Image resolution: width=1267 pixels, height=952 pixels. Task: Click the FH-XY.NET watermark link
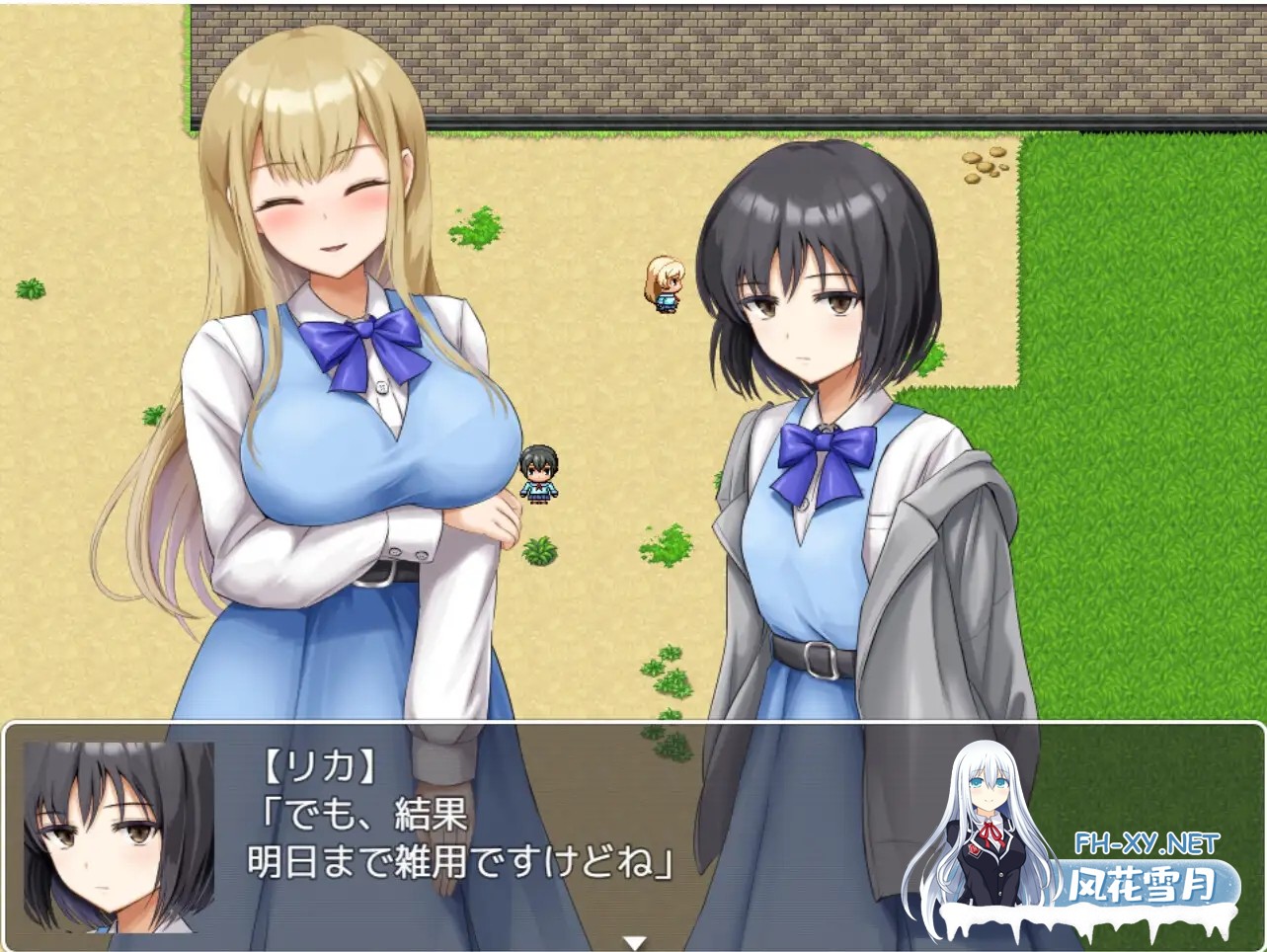pos(1147,843)
